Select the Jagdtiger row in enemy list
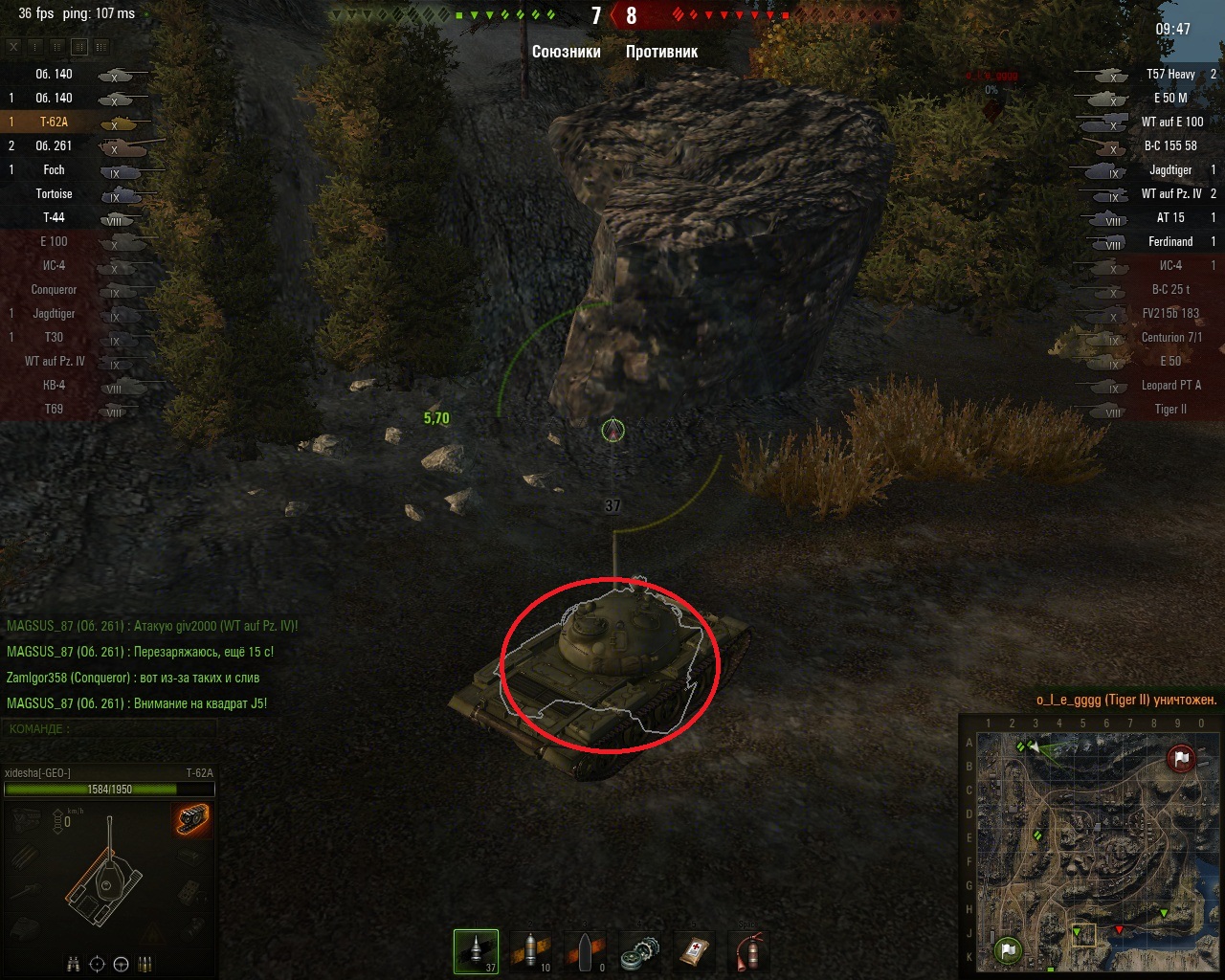The height and width of the screenshot is (980, 1225). 1148,170
